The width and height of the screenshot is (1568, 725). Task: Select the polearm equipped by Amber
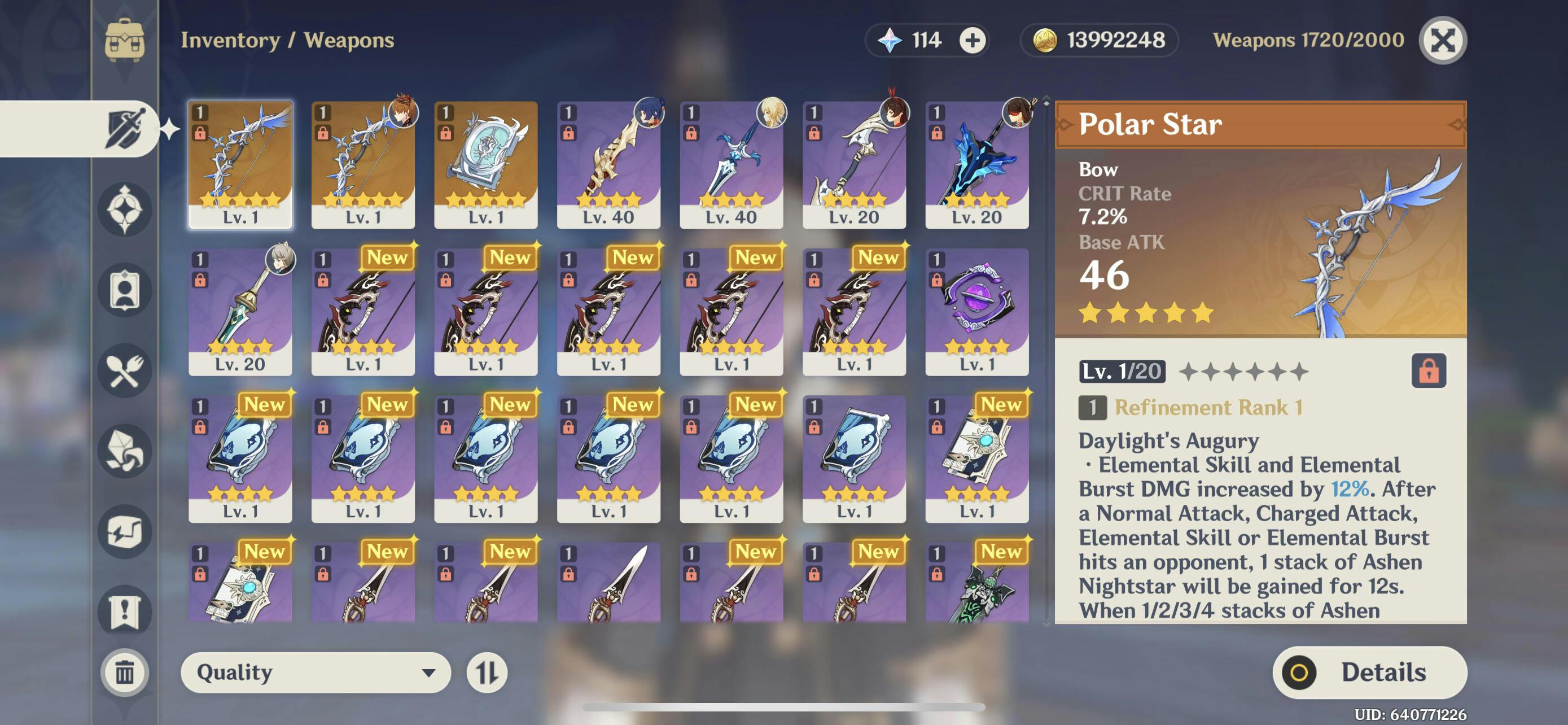point(853,164)
